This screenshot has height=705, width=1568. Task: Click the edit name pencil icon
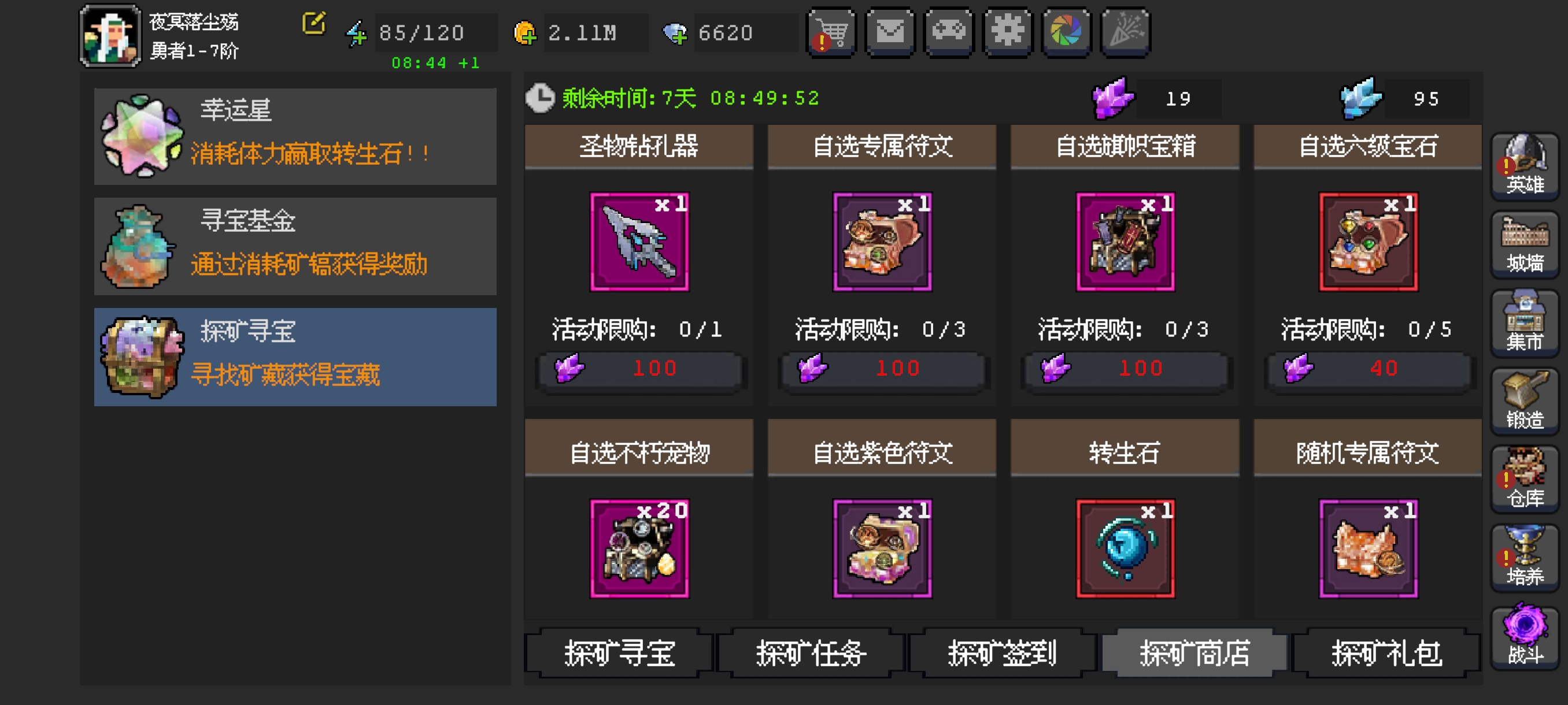tap(313, 25)
